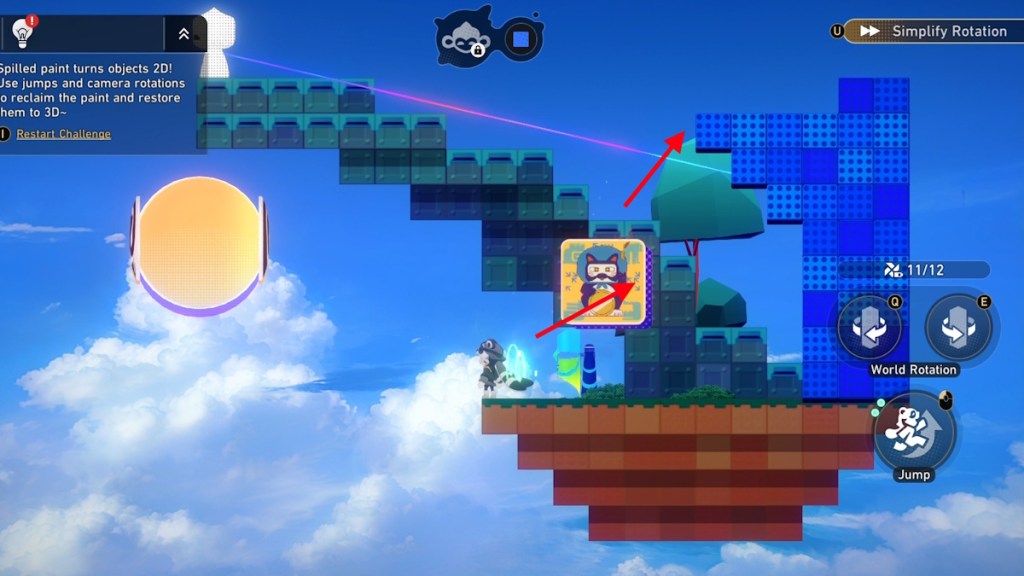Rotate the world left with the arrow button

[869, 329]
